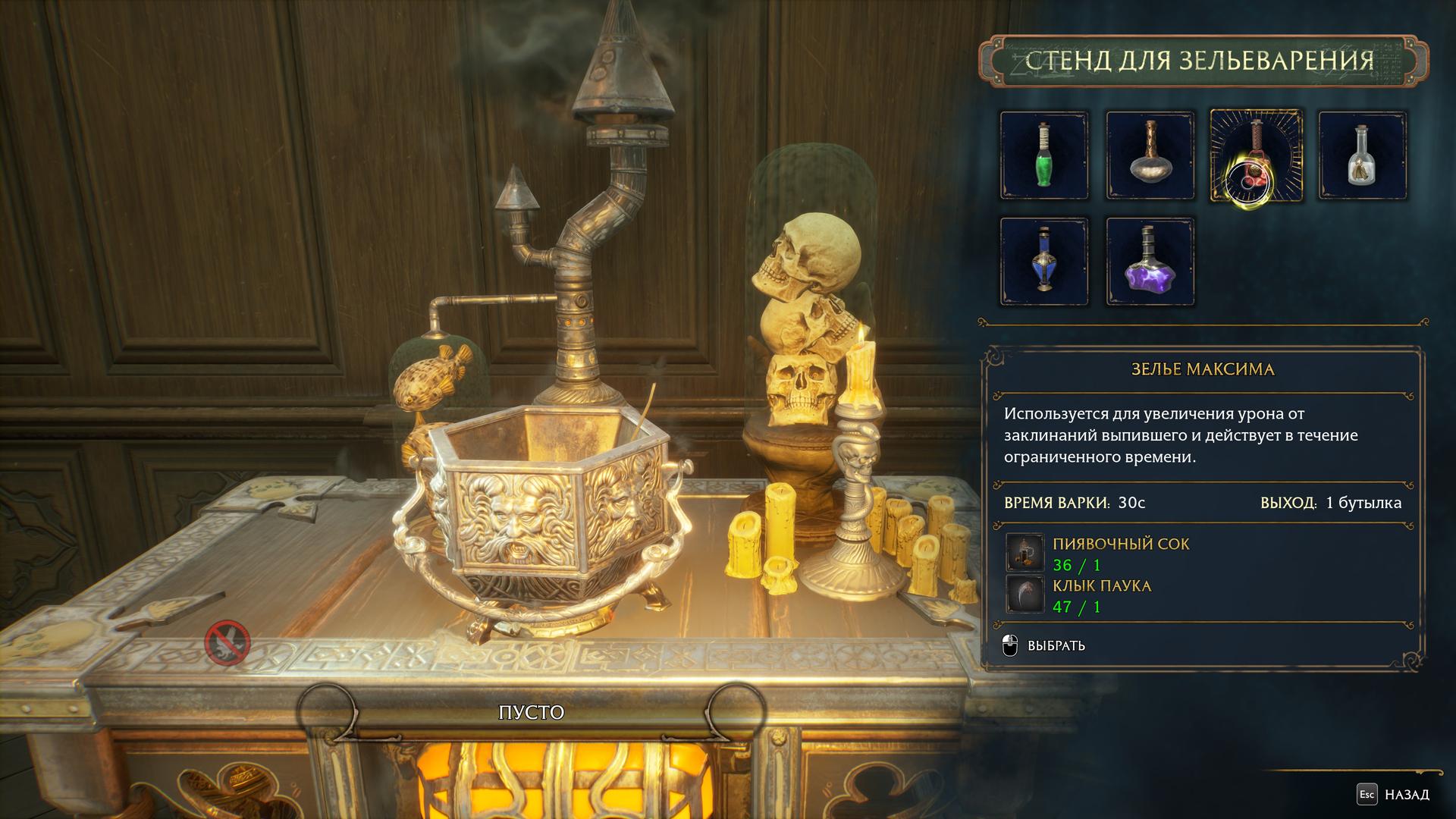Screen dimensions: 1456x819
Task: Select the ПУСТО empty cauldron slot
Action: point(531,713)
